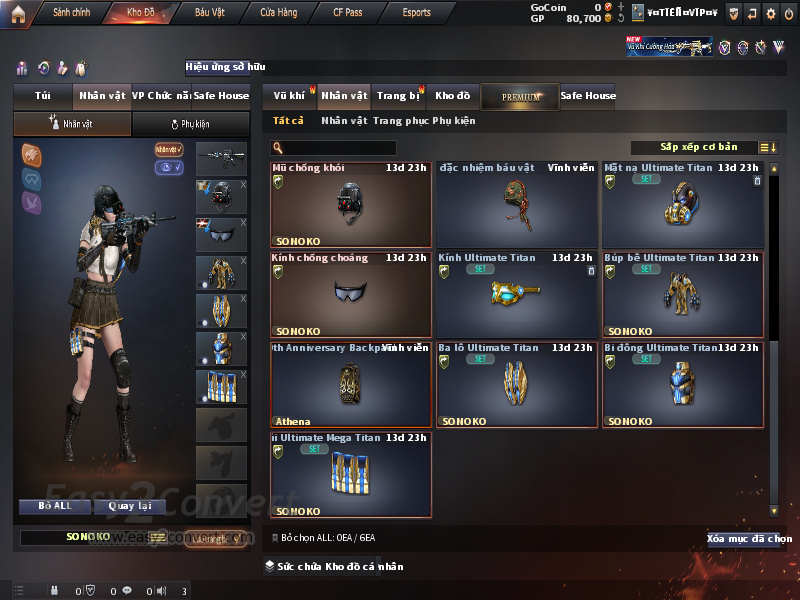Switch to the CF Pass tab
Viewport: 800px width, 600px height.
(x=349, y=13)
